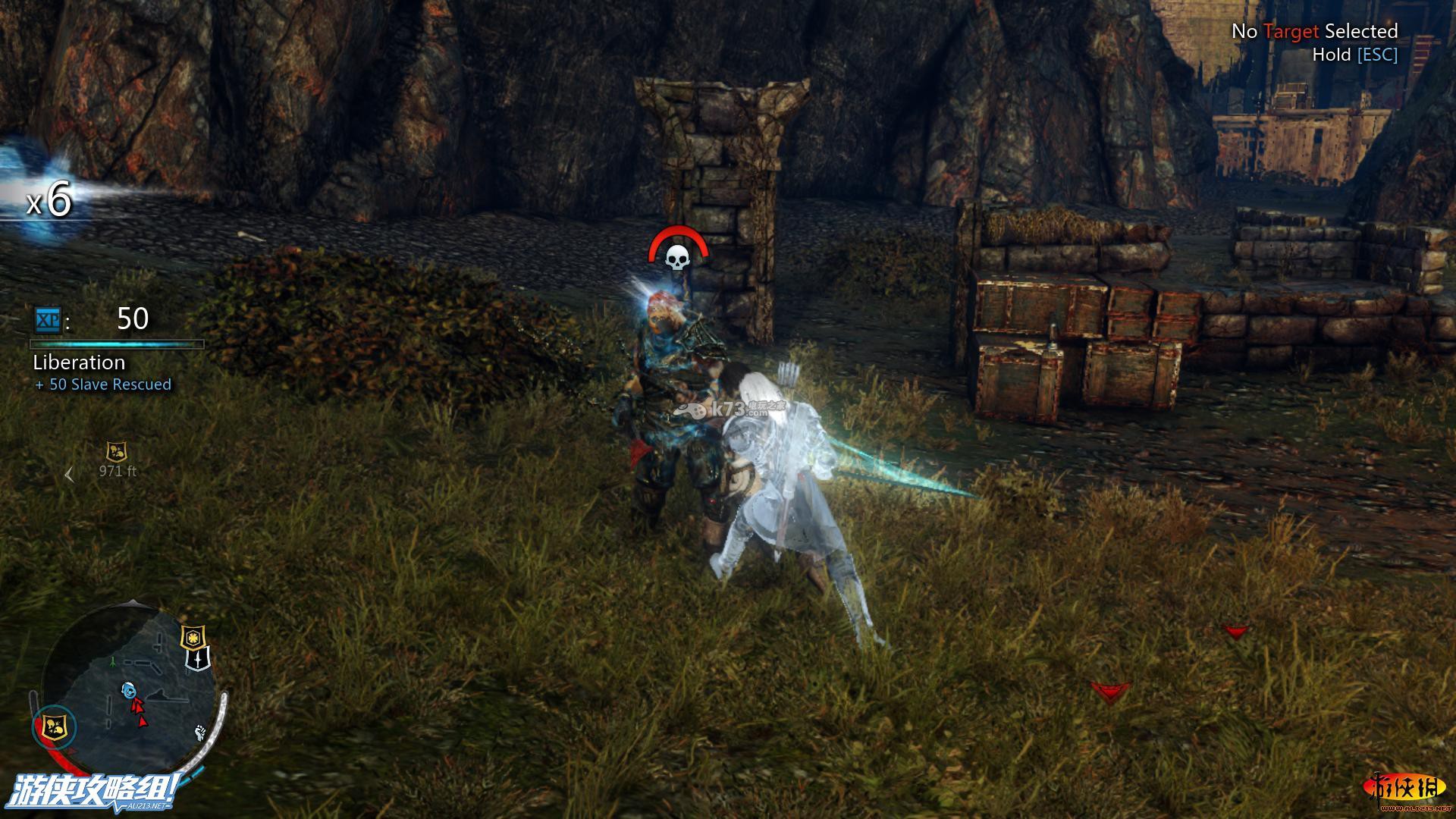1456x819 pixels.
Task: Select the white dagger shield marker on minimap
Action: (x=197, y=659)
